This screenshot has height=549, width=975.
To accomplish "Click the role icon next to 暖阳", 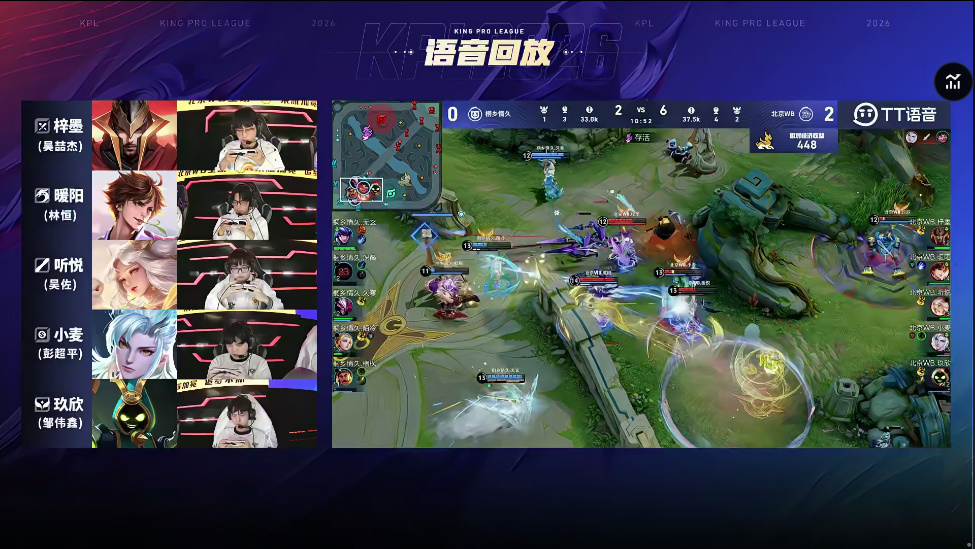I will point(42,195).
